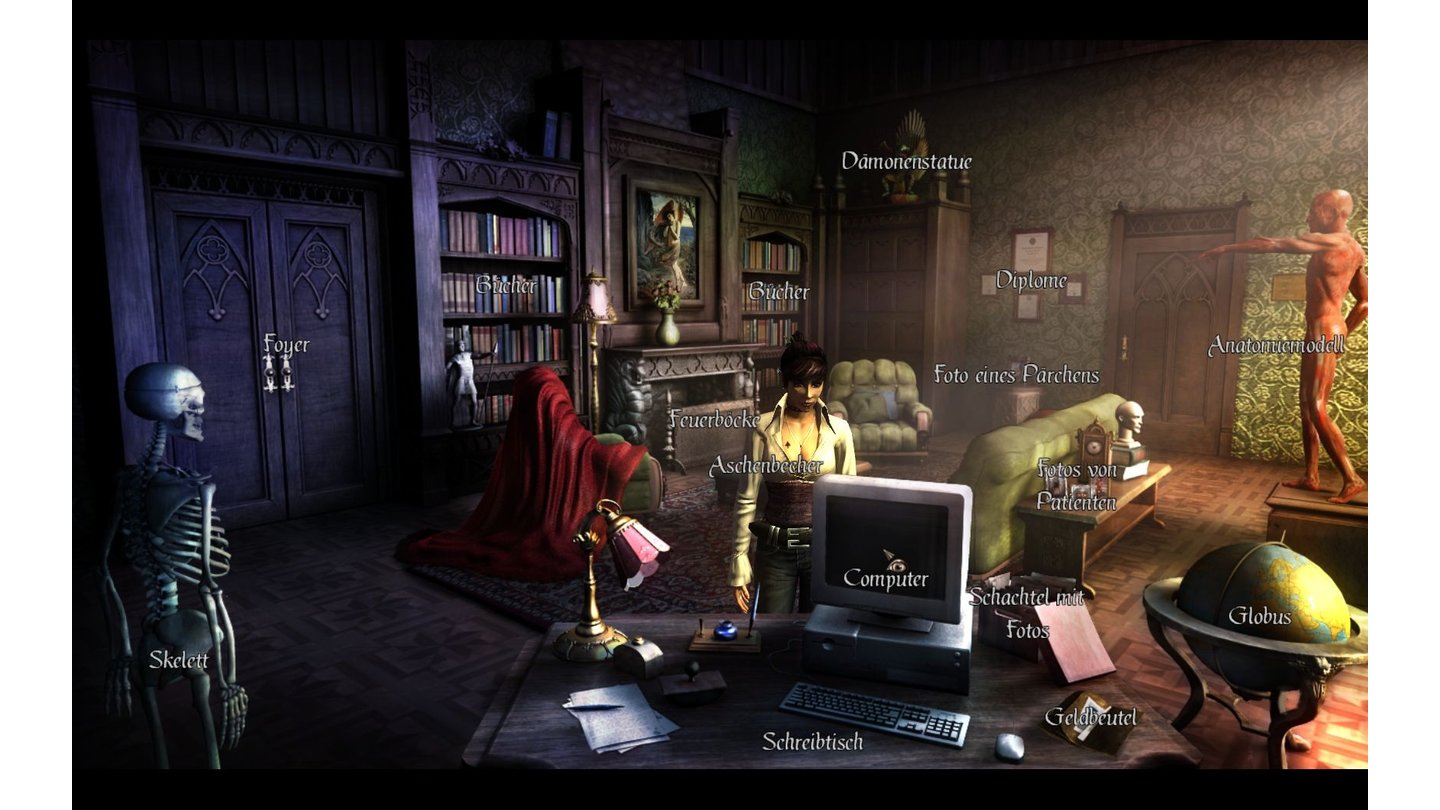This screenshot has height=810, width=1440.
Task: Select the Schachtel mit Fotos label
Action: coord(1026,613)
